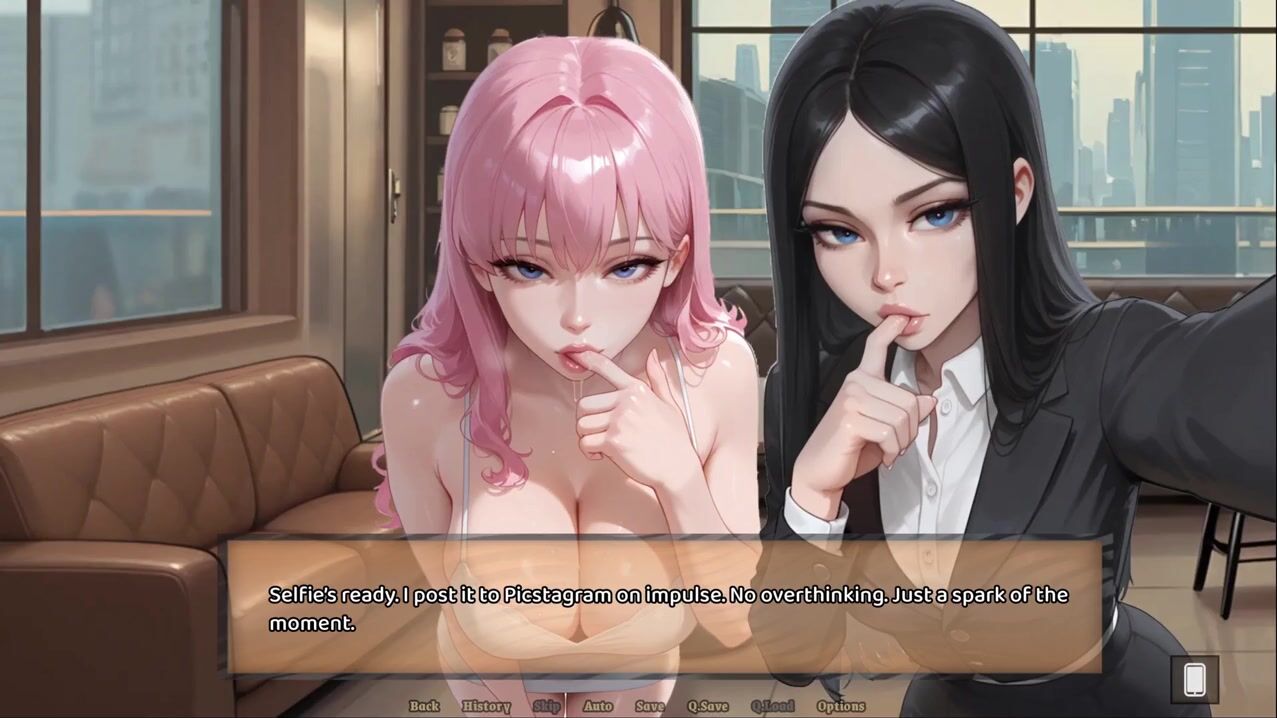The height and width of the screenshot is (718, 1277).
Task: Open the Save game screen
Action: pyautogui.click(x=650, y=706)
